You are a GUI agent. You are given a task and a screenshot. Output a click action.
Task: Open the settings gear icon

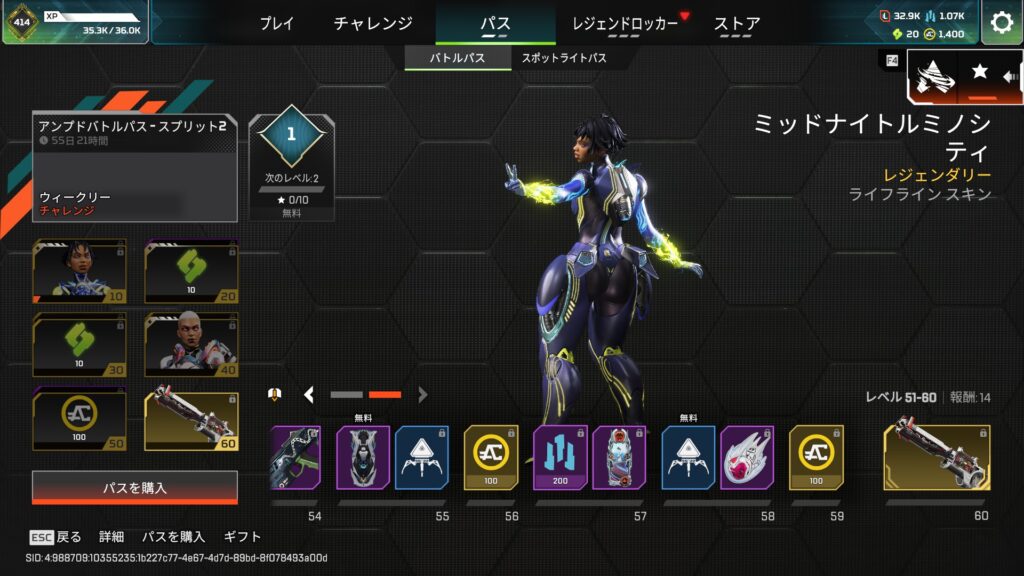(x=1001, y=22)
